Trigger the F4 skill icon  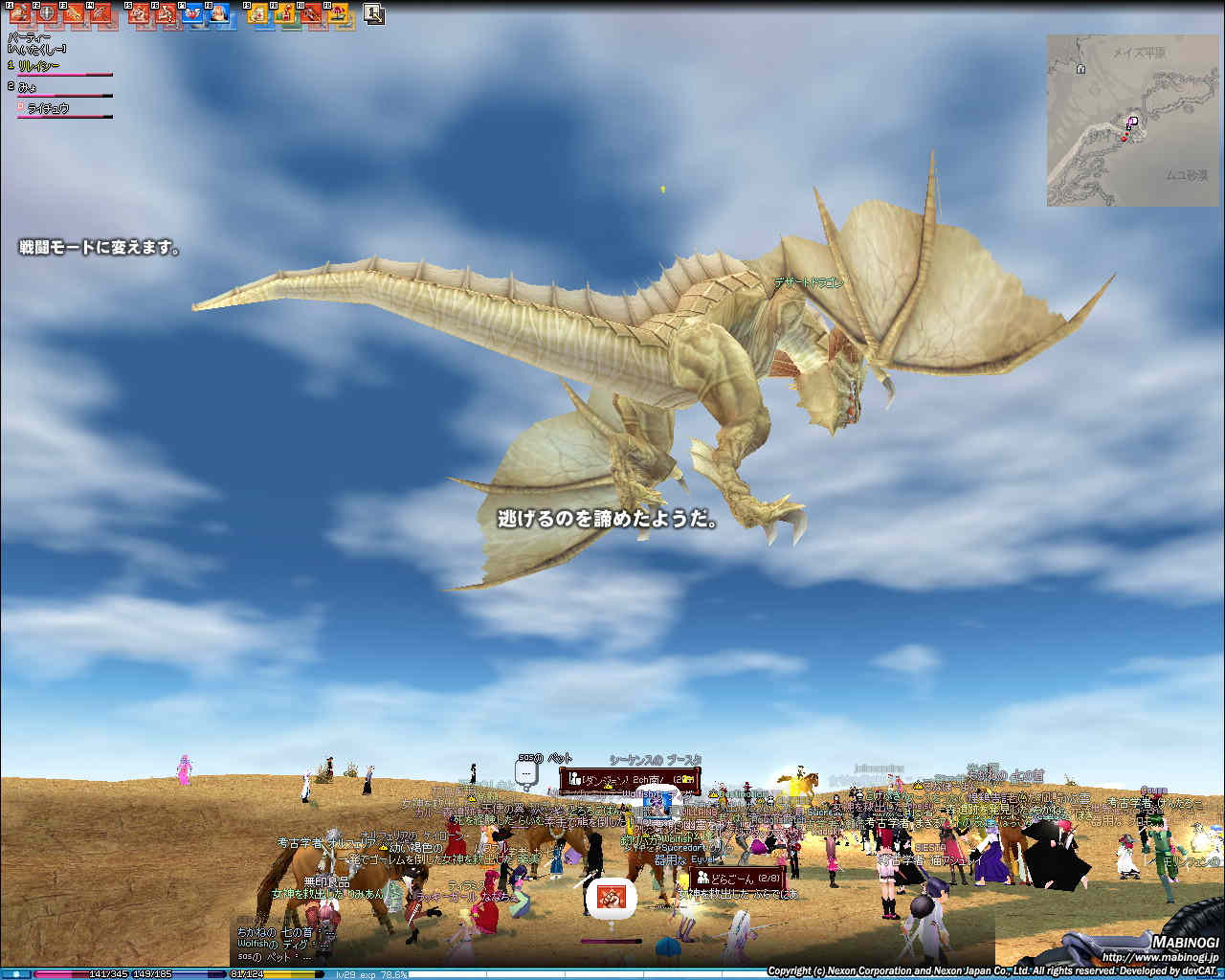[99, 13]
